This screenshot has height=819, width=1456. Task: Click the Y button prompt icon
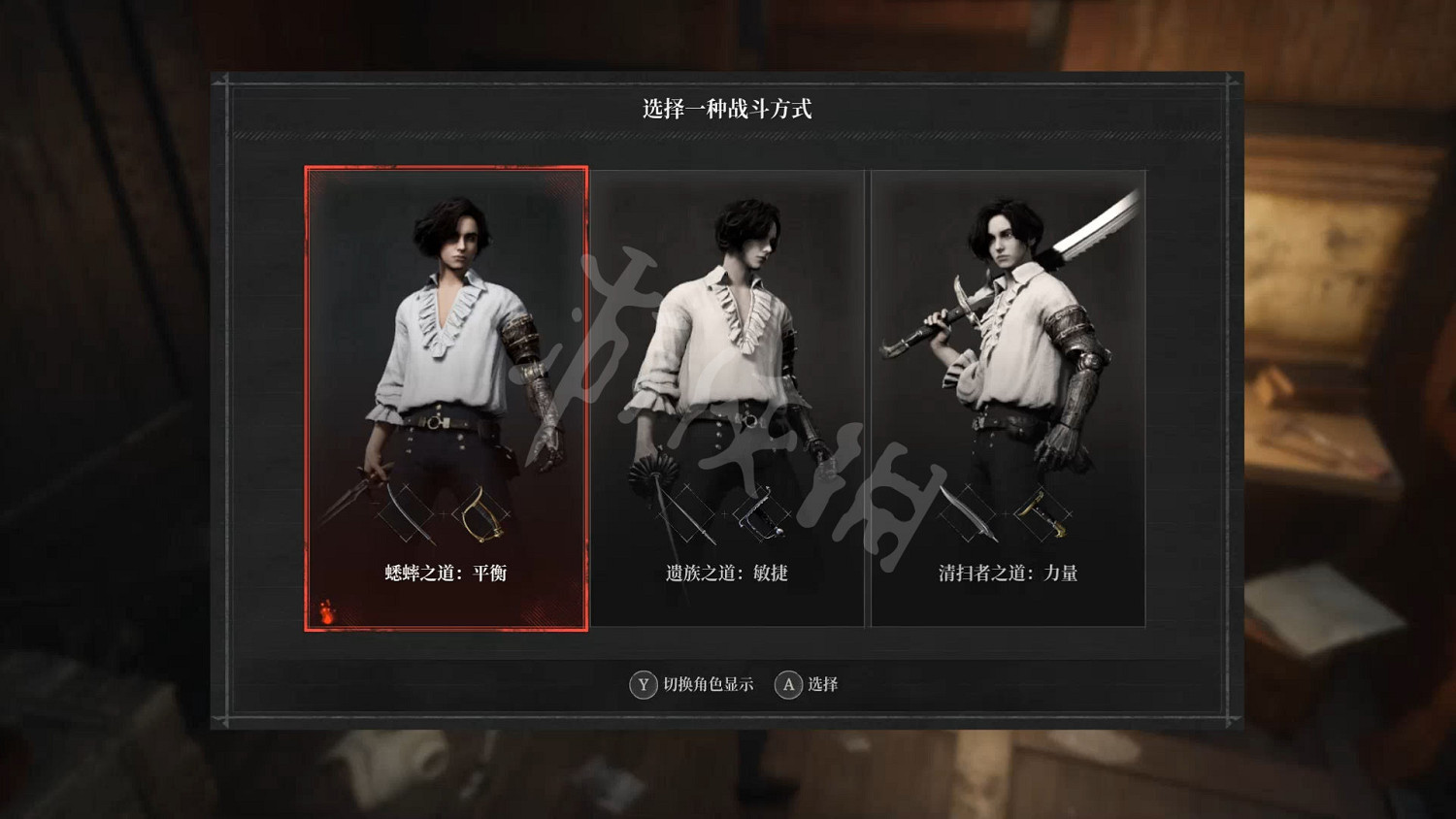(642, 685)
